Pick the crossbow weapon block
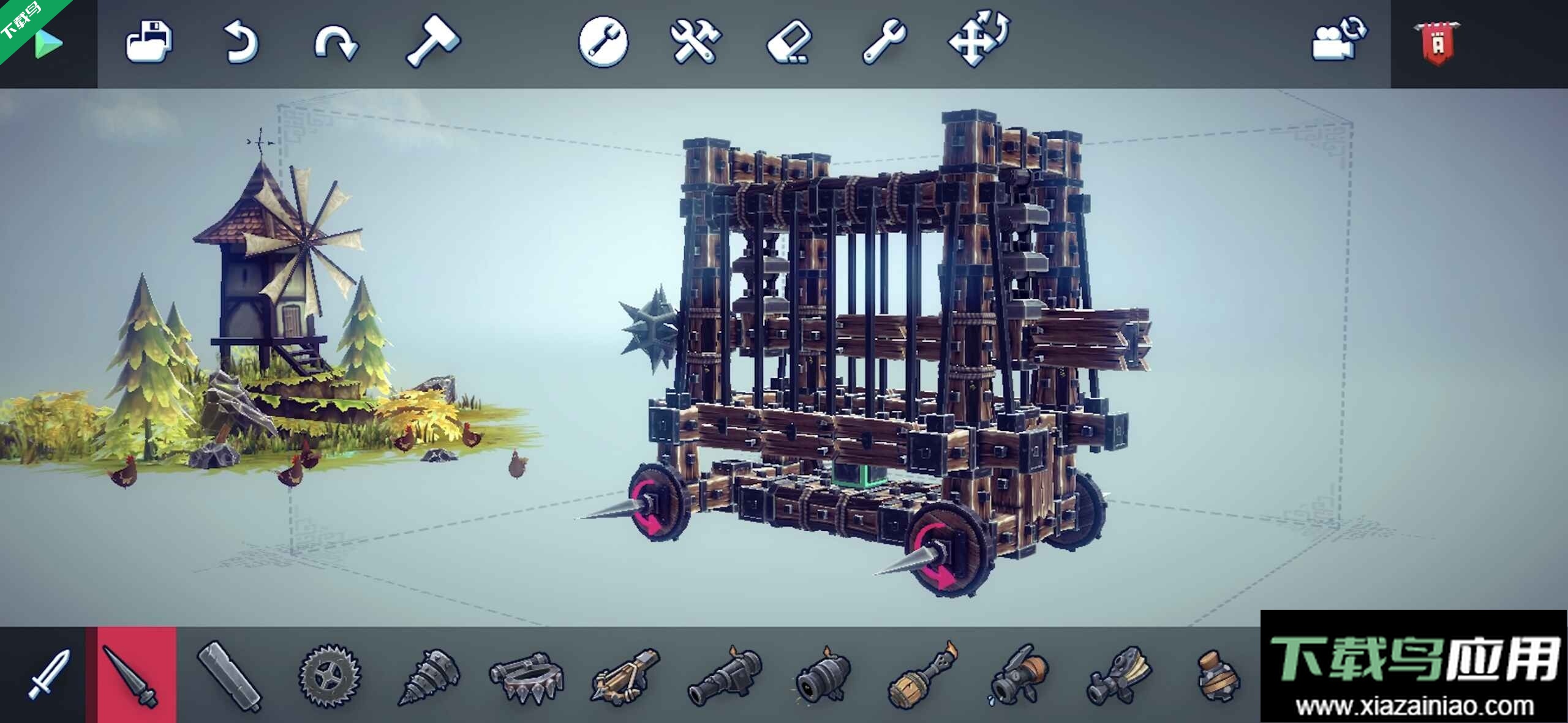The image size is (1568, 723). tap(625, 675)
